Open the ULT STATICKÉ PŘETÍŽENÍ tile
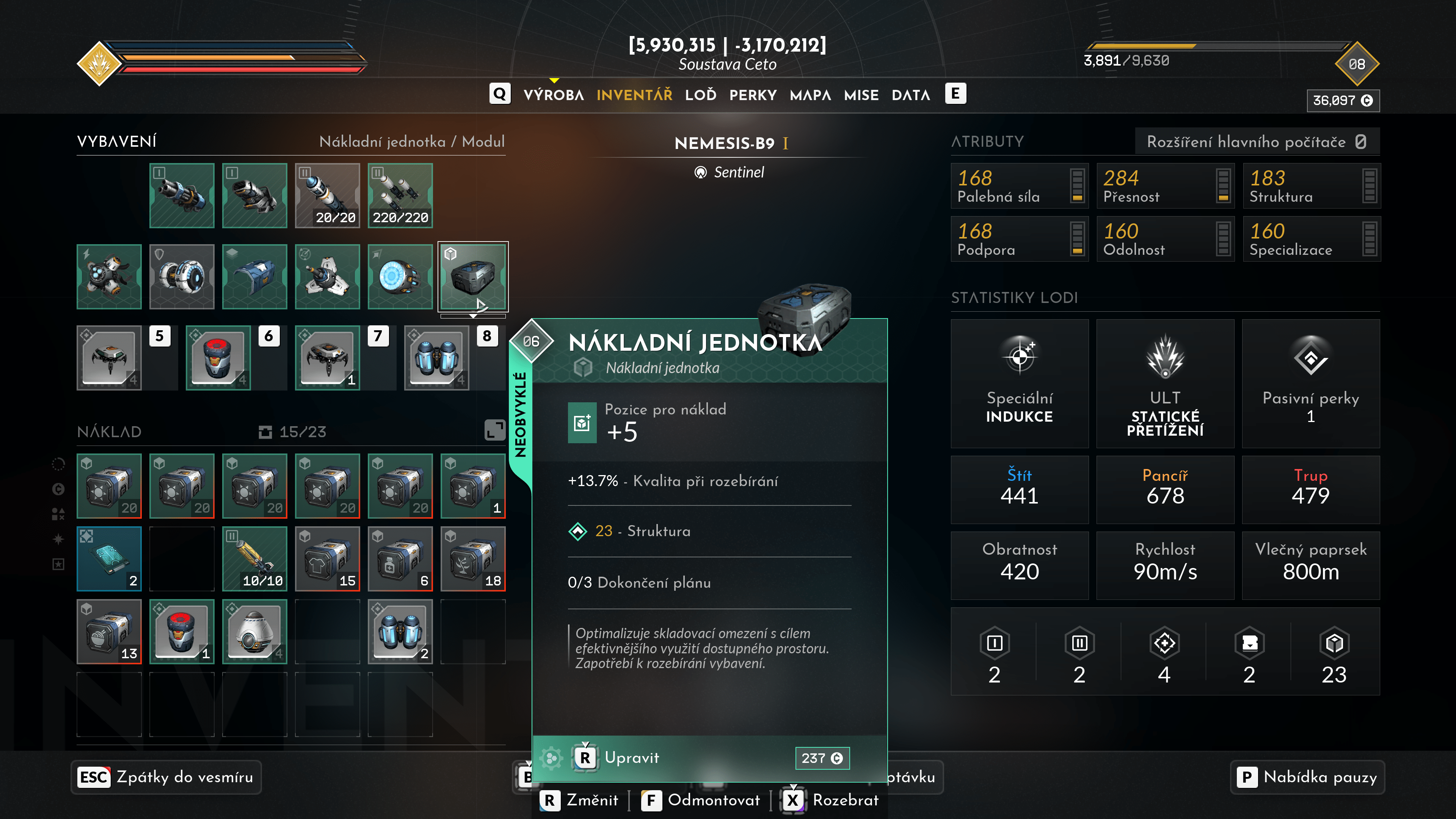1456x819 pixels. click(1165, 383)
